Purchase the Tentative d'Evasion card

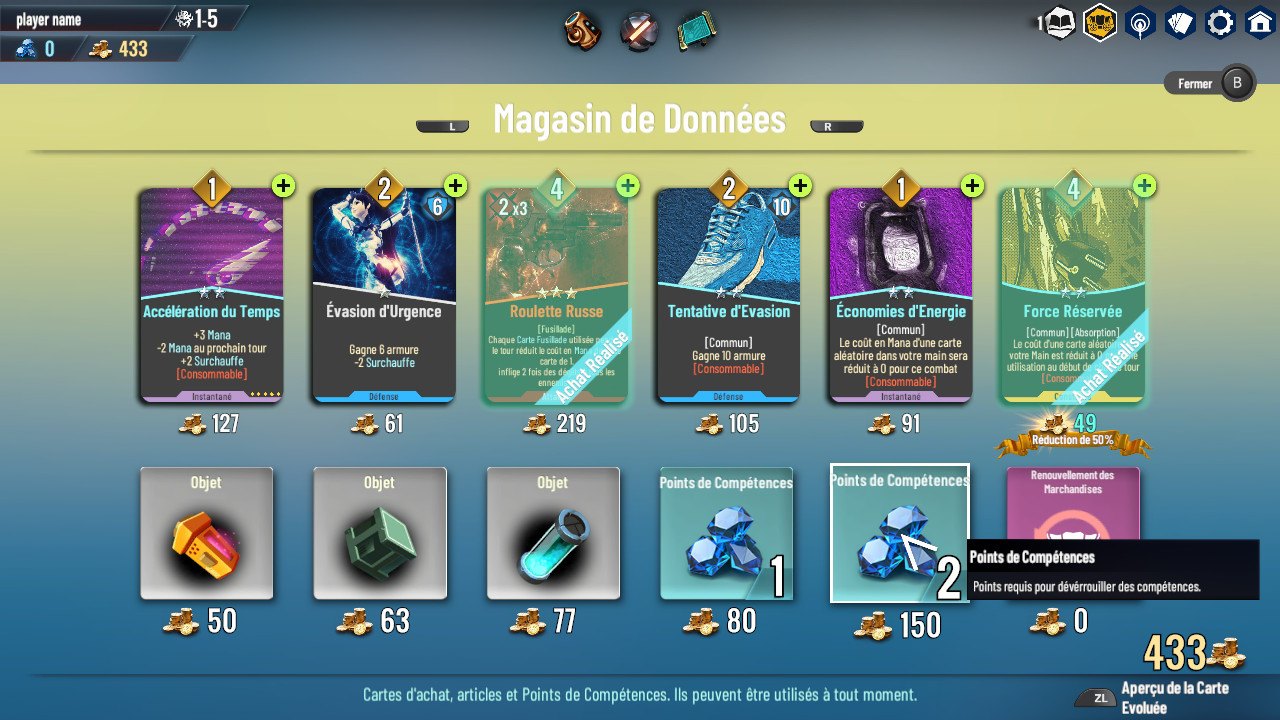coord(728,295)
